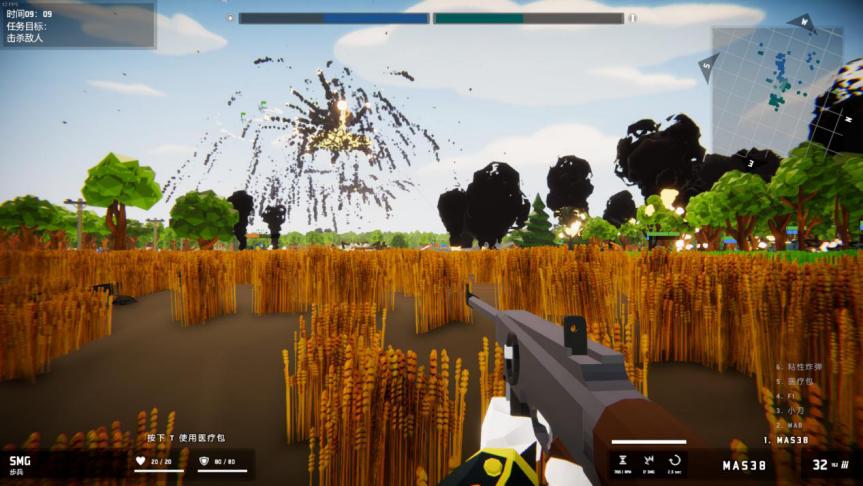Choose the 医疗包 medkit slot
The width and height of the screenshot is (863, 486).
800,382
